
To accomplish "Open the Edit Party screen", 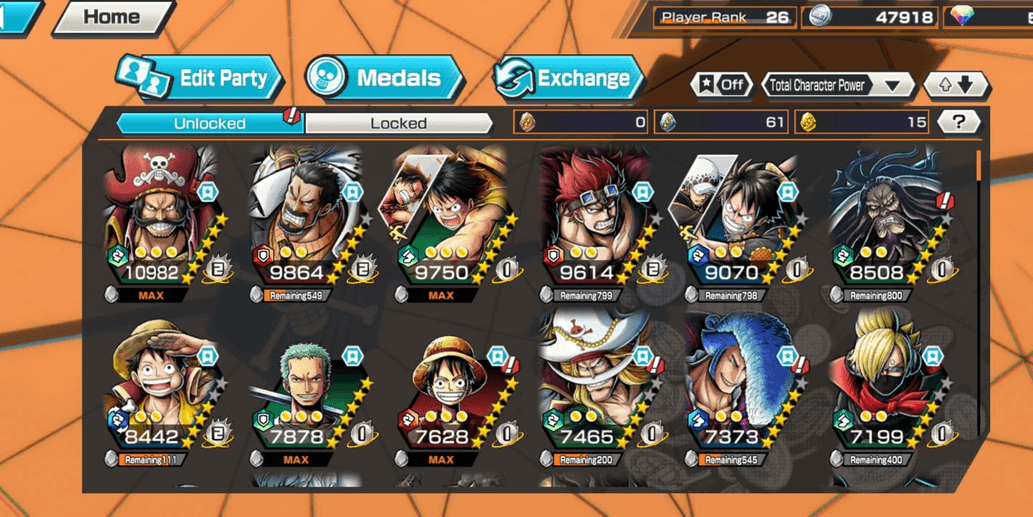I will click(201, 79).
